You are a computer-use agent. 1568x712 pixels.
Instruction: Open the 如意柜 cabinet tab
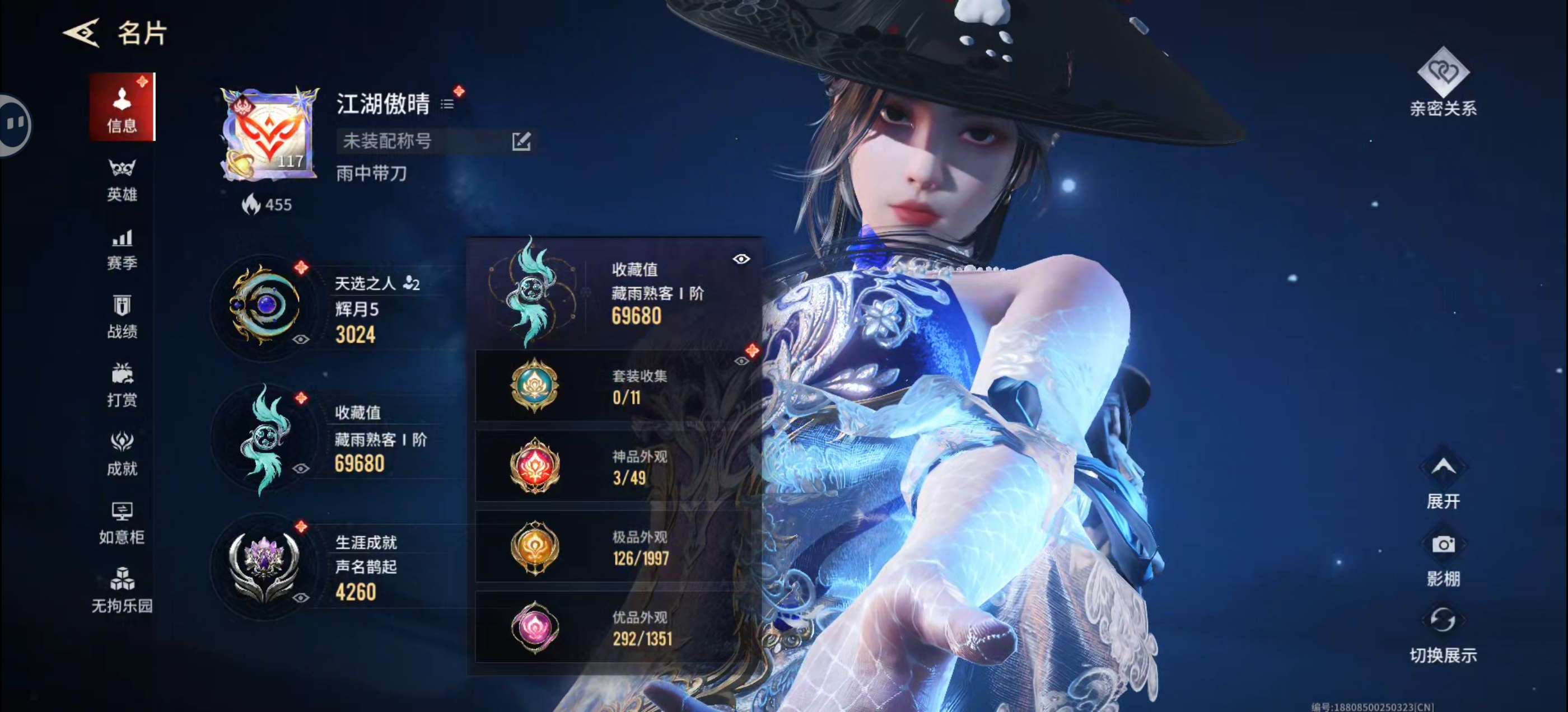pyautogui.click(x=122, y=522)
